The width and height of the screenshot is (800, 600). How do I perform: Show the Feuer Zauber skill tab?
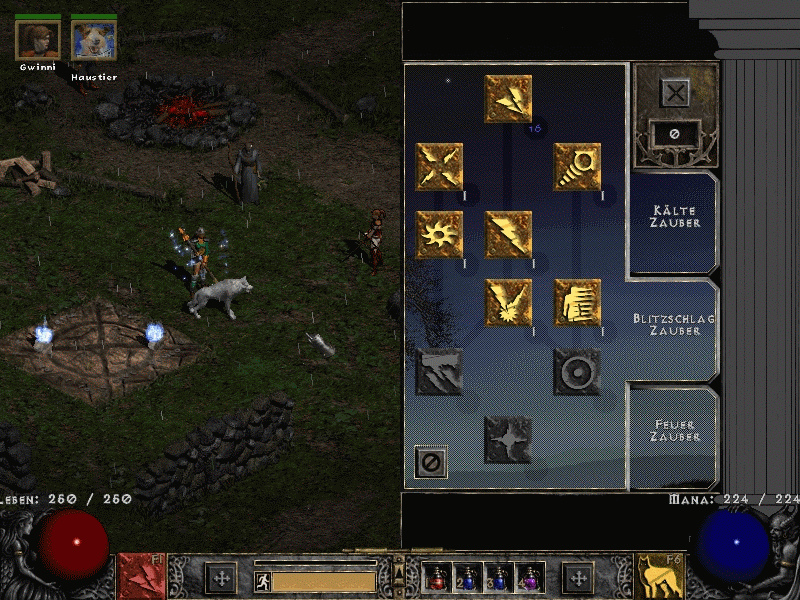click(673, 431)
